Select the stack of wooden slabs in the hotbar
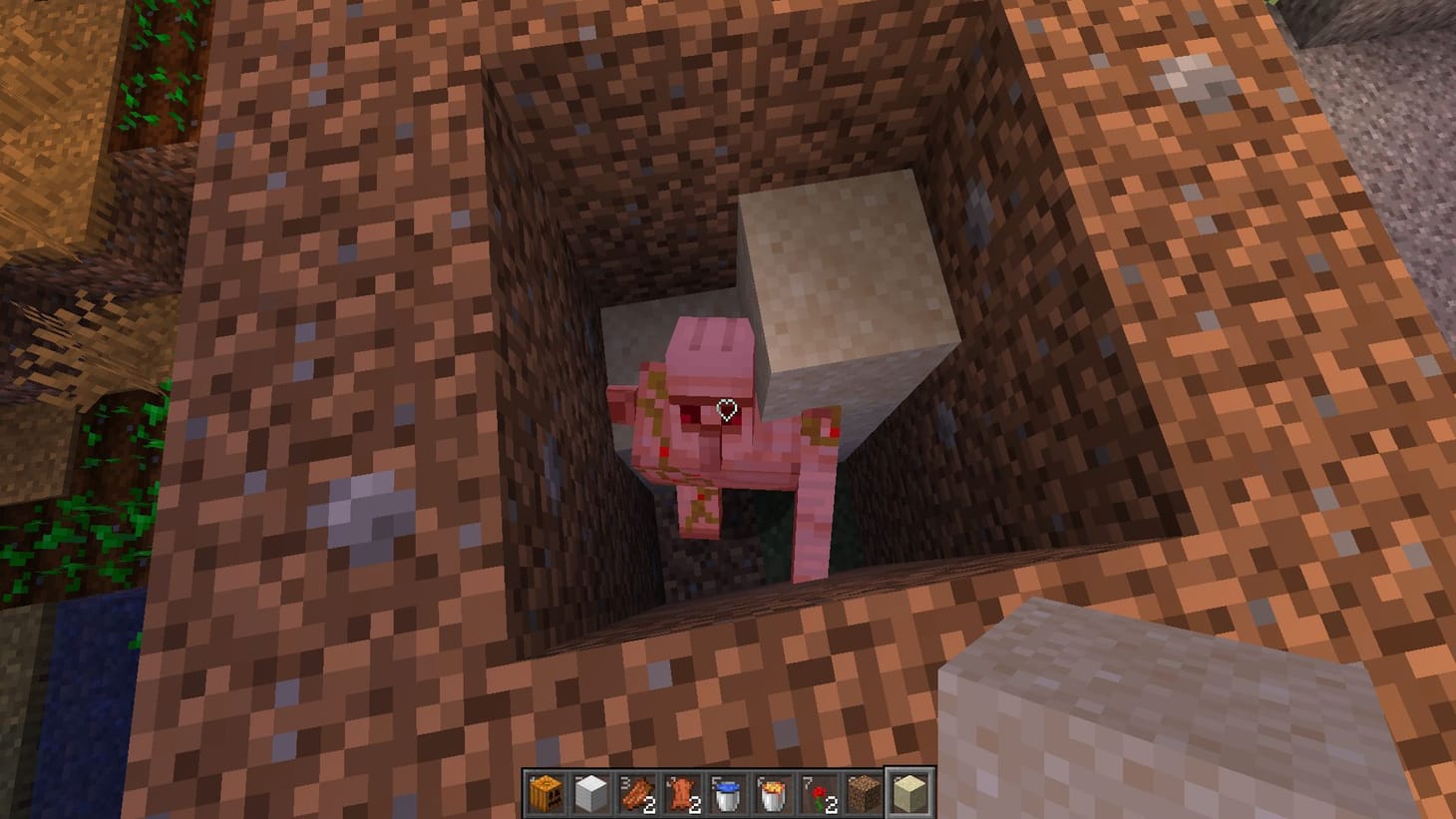The width and height of the screenshot is (1456, 819). click(635, 793)
